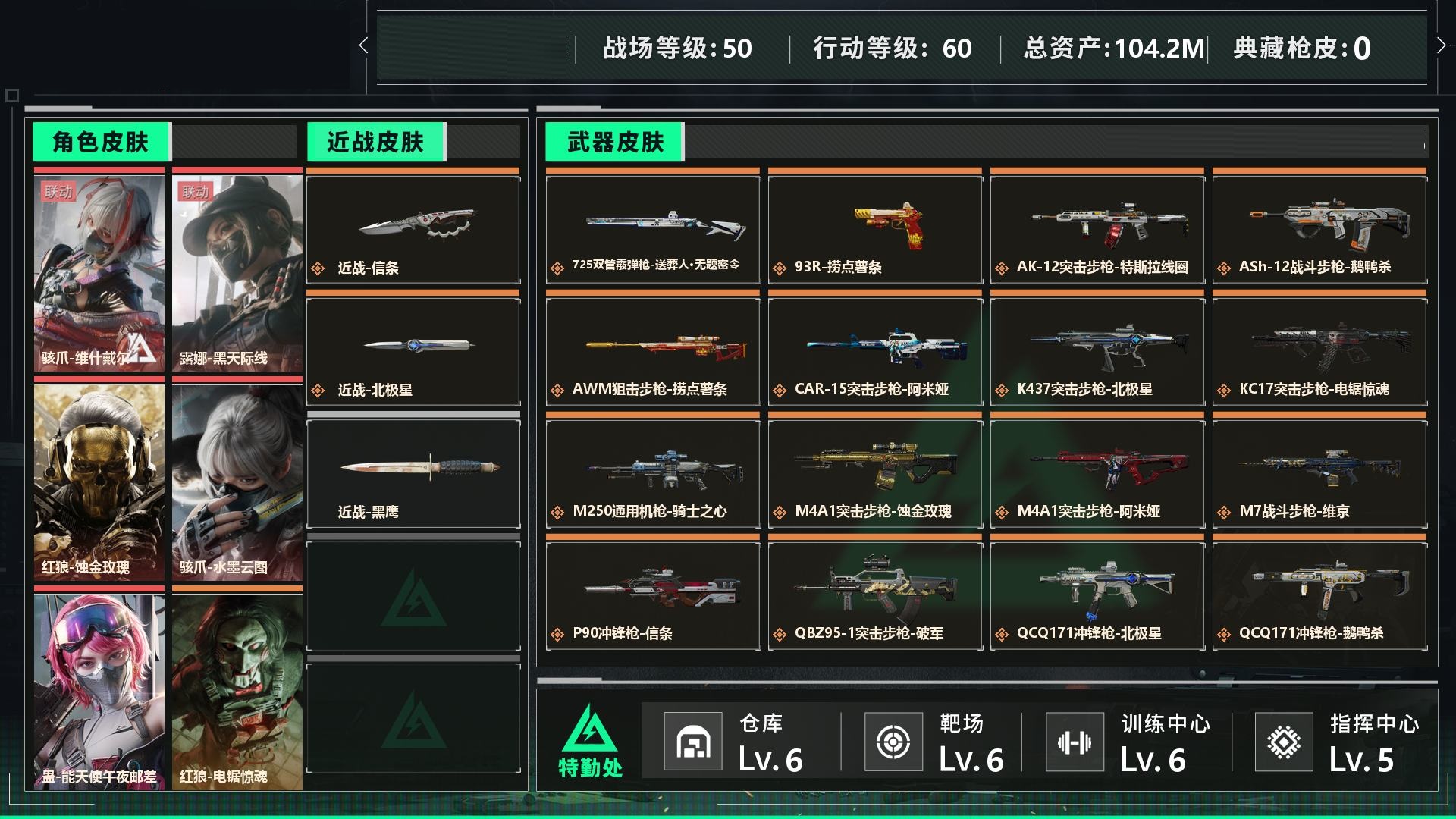This screenshot has height=819, width=1456.
Task: Select the 红狼-蚀金玫瑰 character skin
Action: click(99, 478)
